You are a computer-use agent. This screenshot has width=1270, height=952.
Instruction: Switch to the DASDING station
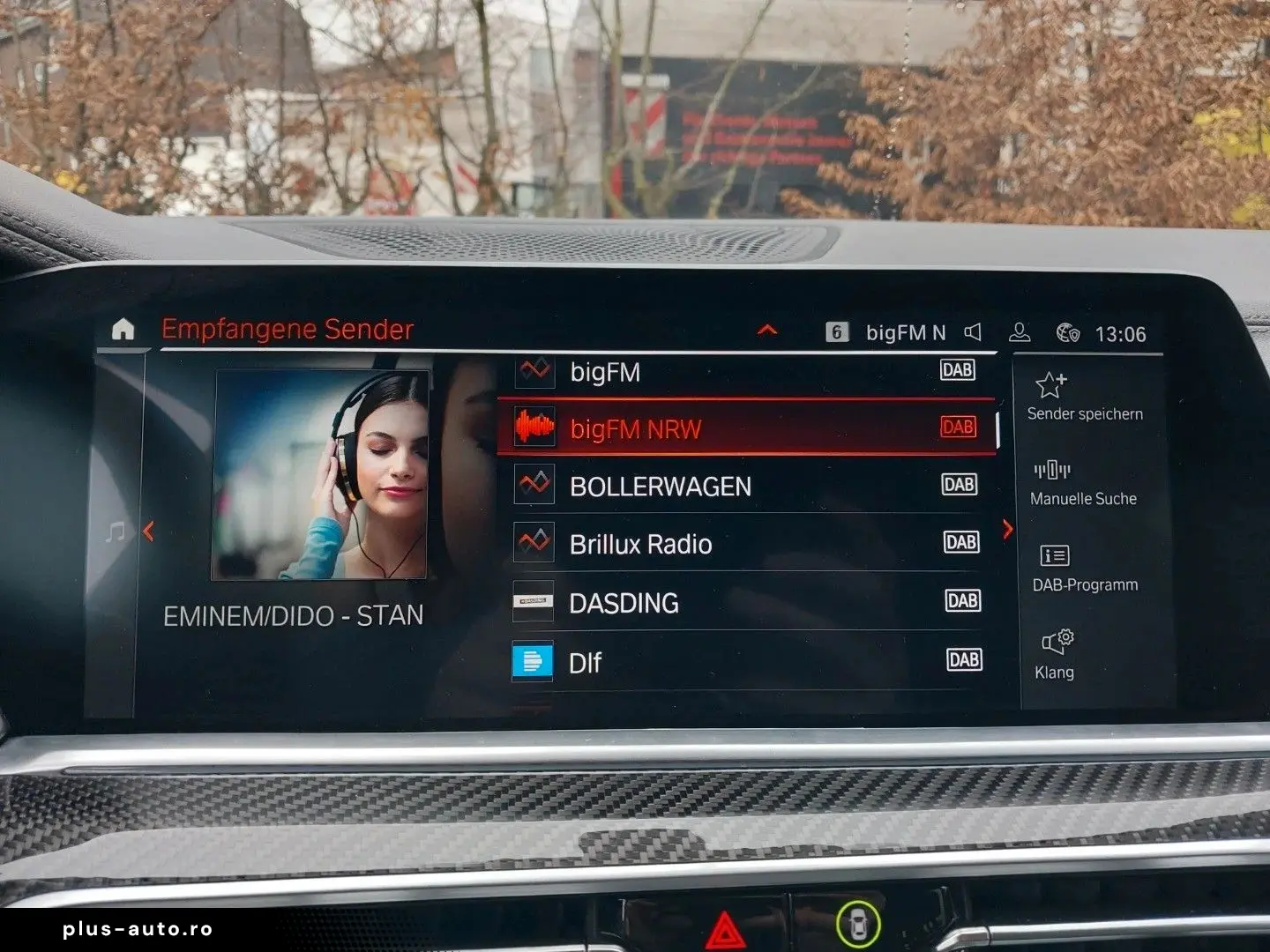745,603
